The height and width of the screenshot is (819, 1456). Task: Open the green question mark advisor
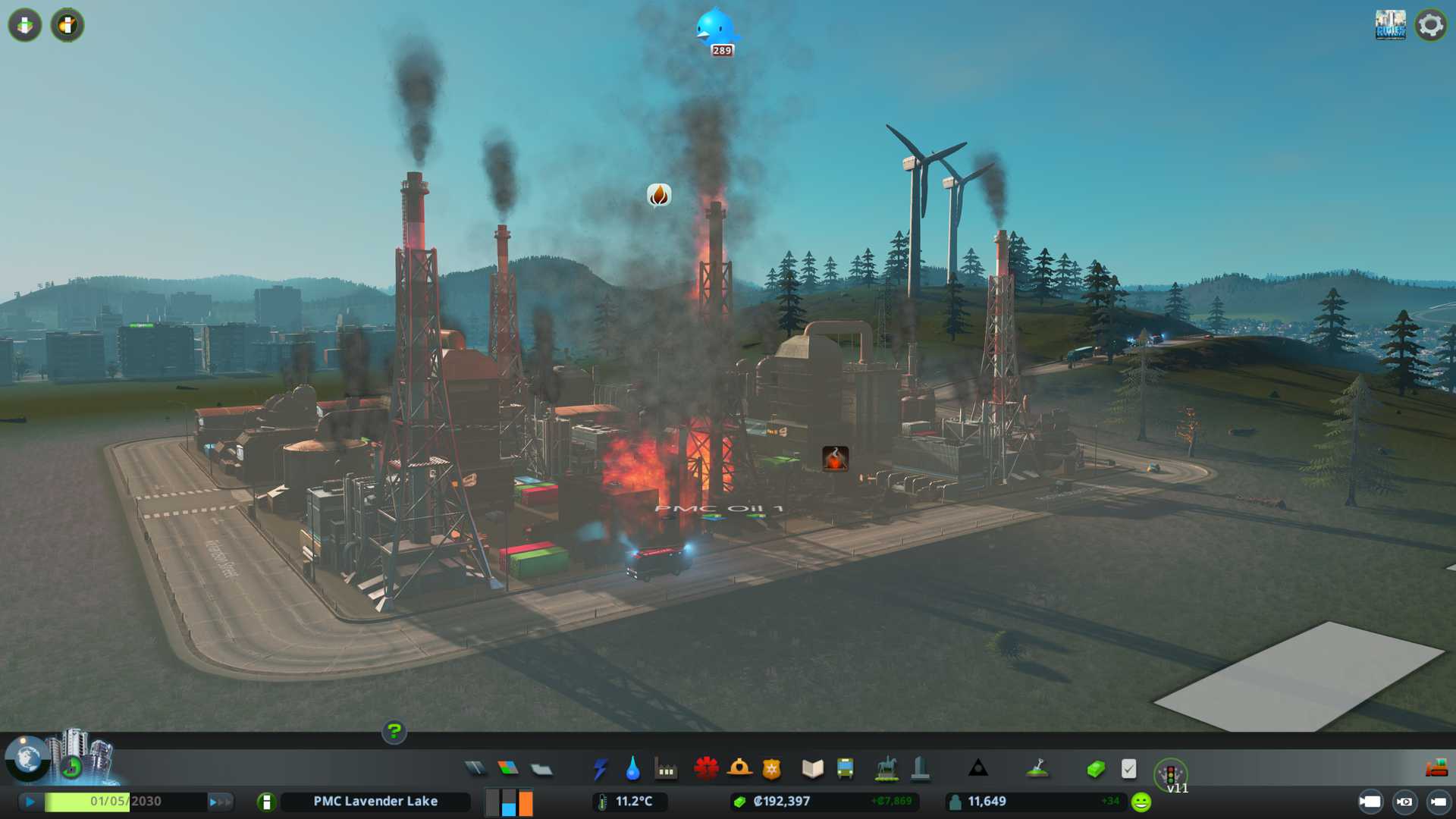click(x=394, y=732)
